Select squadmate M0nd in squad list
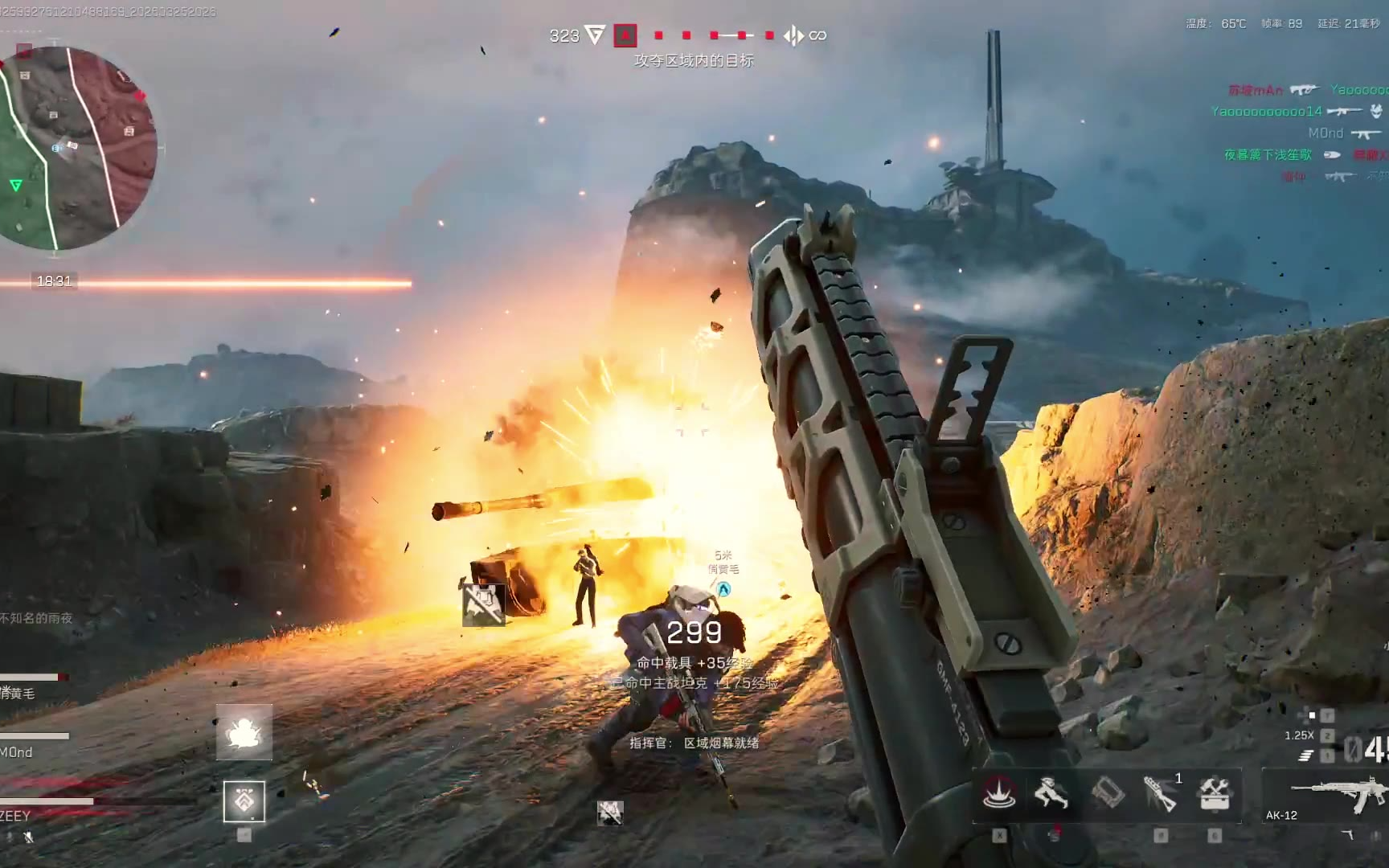 pos(17,752)
